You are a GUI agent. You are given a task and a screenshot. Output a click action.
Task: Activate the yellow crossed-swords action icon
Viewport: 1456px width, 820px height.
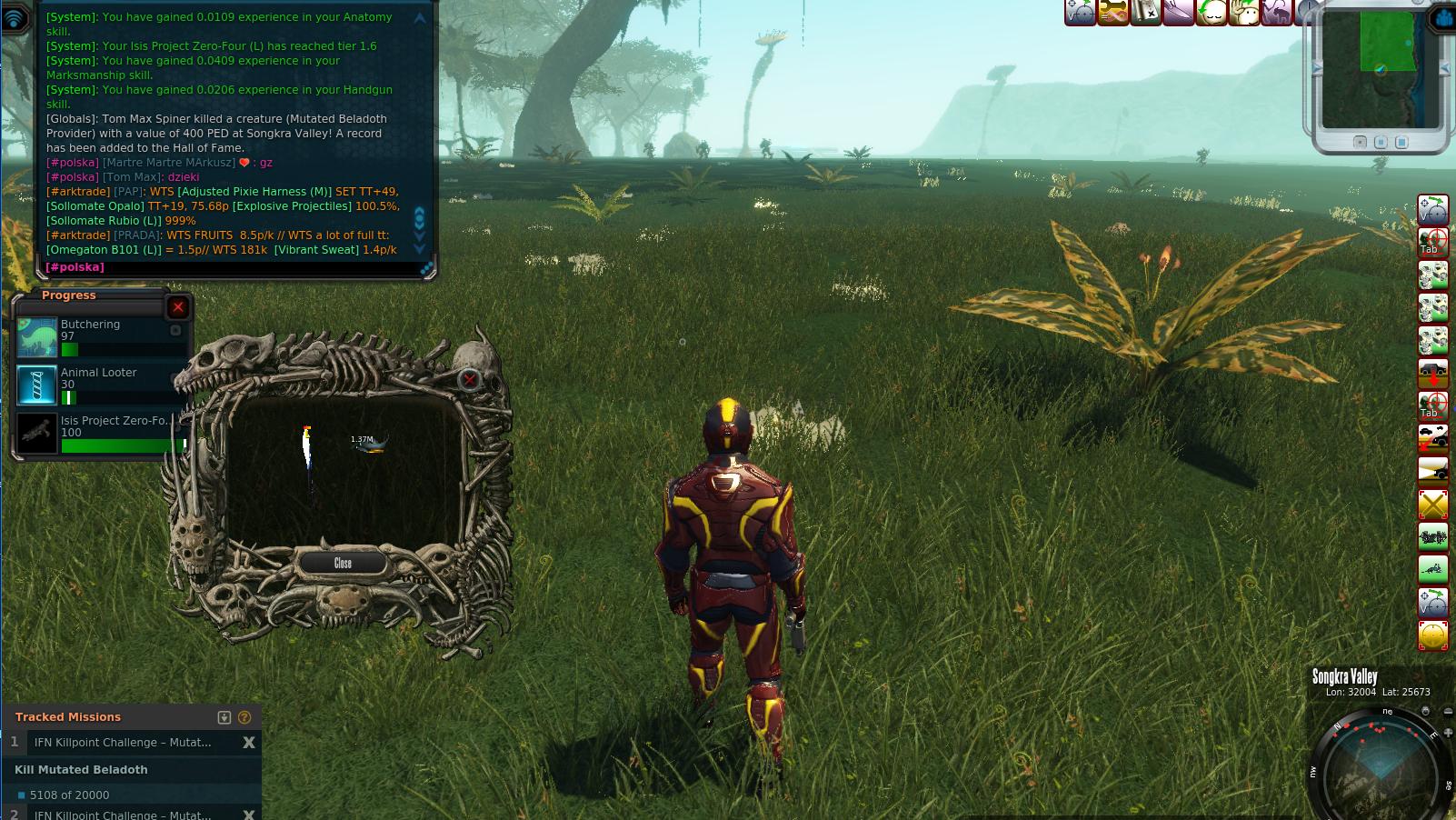pos(1433,504)
